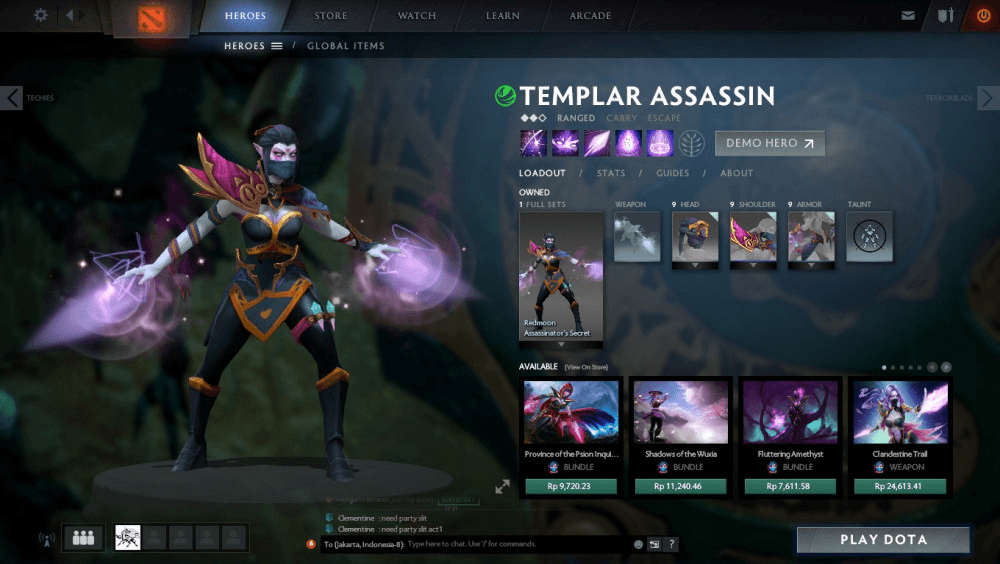
Task: Purchase Shadows of the Wuxia bundle
Action: coord(680,486)
